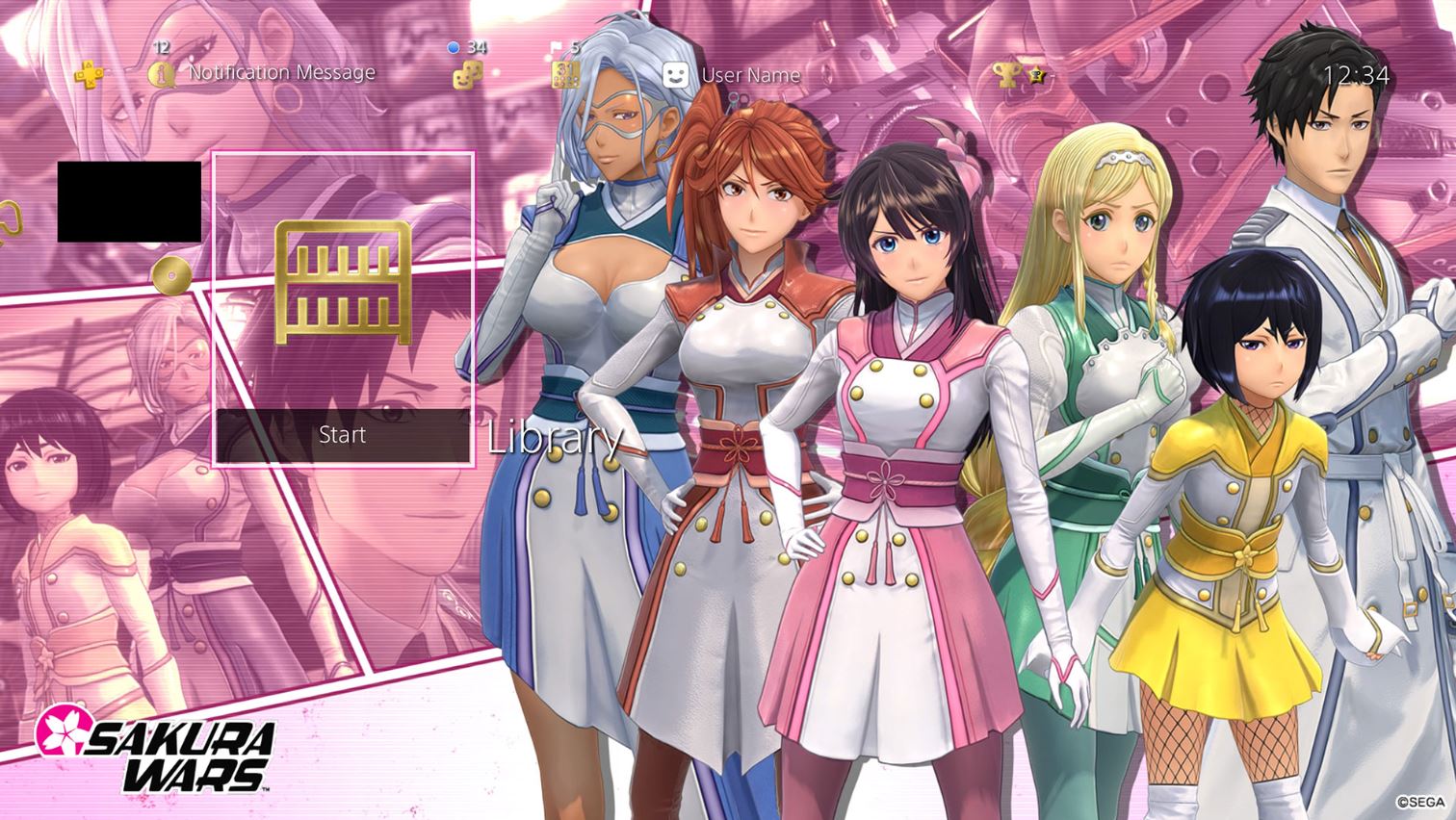Screen dimensions: 1456x820
Task: Expand the User Name profile section
Action: [751, 75]
